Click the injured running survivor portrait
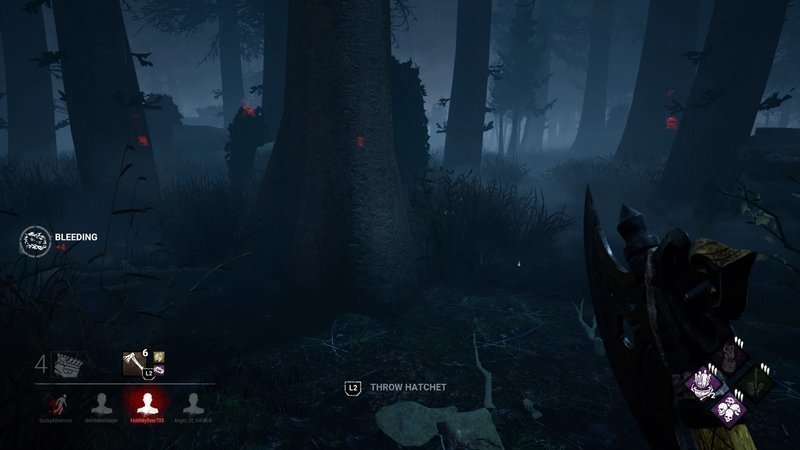Image resolution: width=800 pixels, height=450 pixels. click(x=56, y=403)
